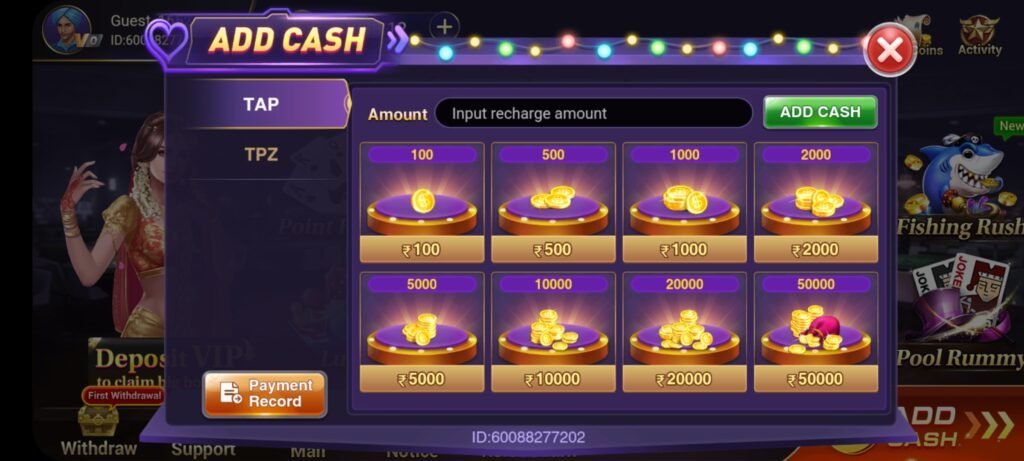Focus the recharge amount input field
The width and height of the screenshot is (1024, 461).
pos(593,113)
